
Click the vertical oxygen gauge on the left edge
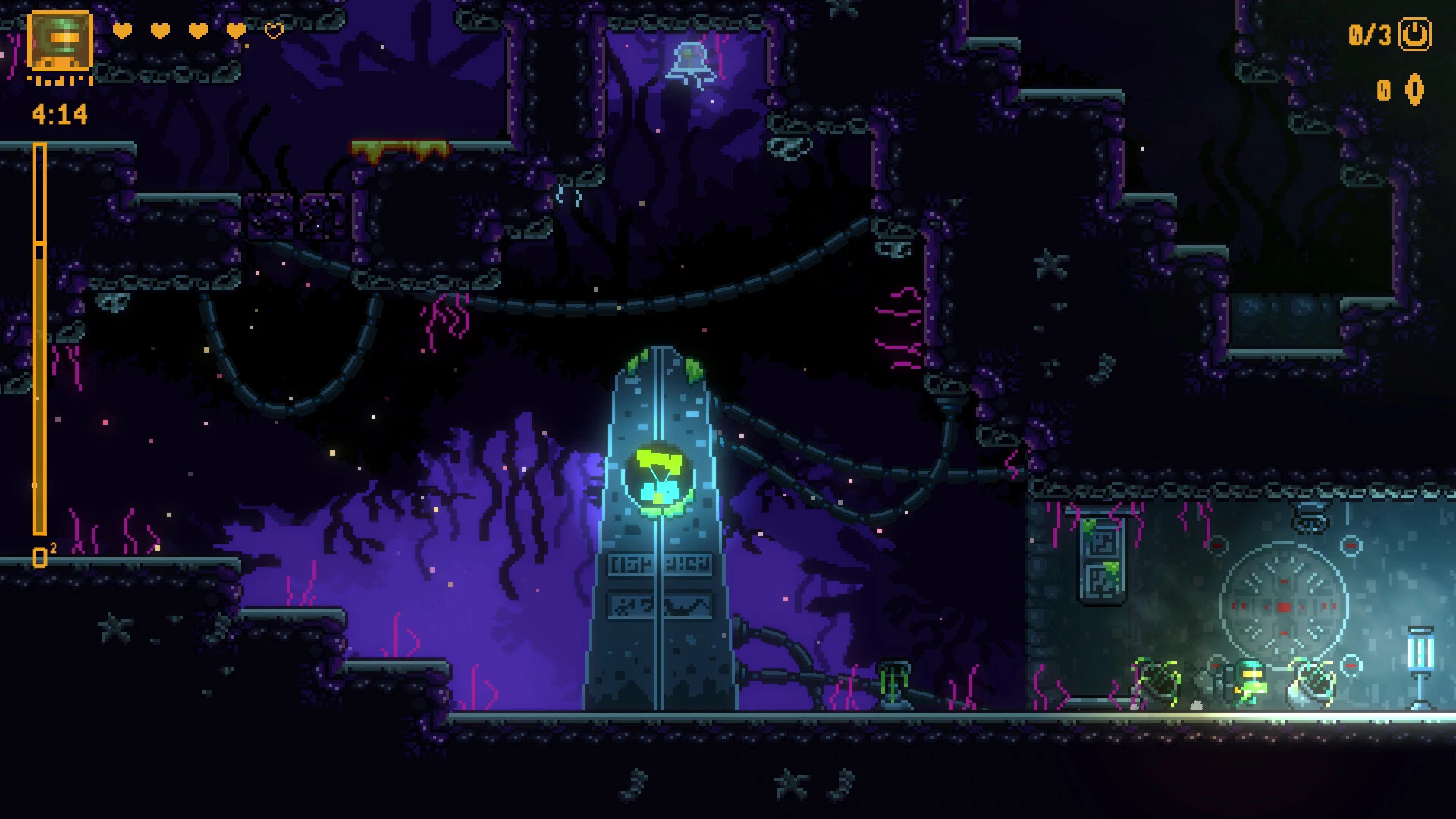[x=39, y=341]
